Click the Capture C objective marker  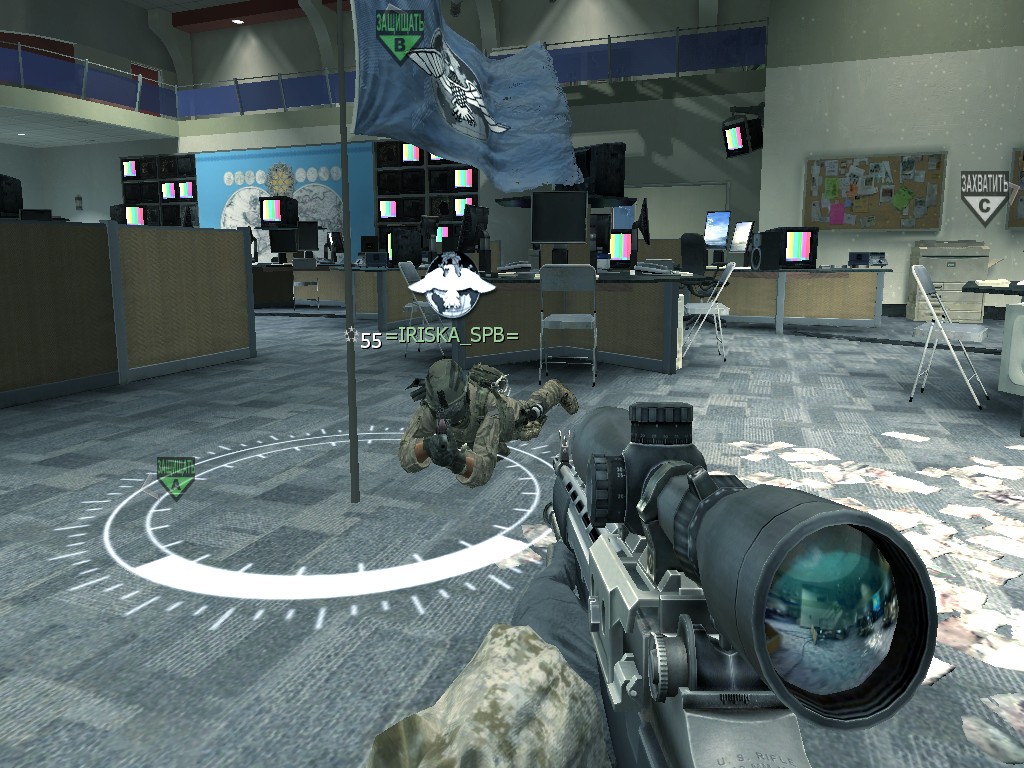coord(983,199)
